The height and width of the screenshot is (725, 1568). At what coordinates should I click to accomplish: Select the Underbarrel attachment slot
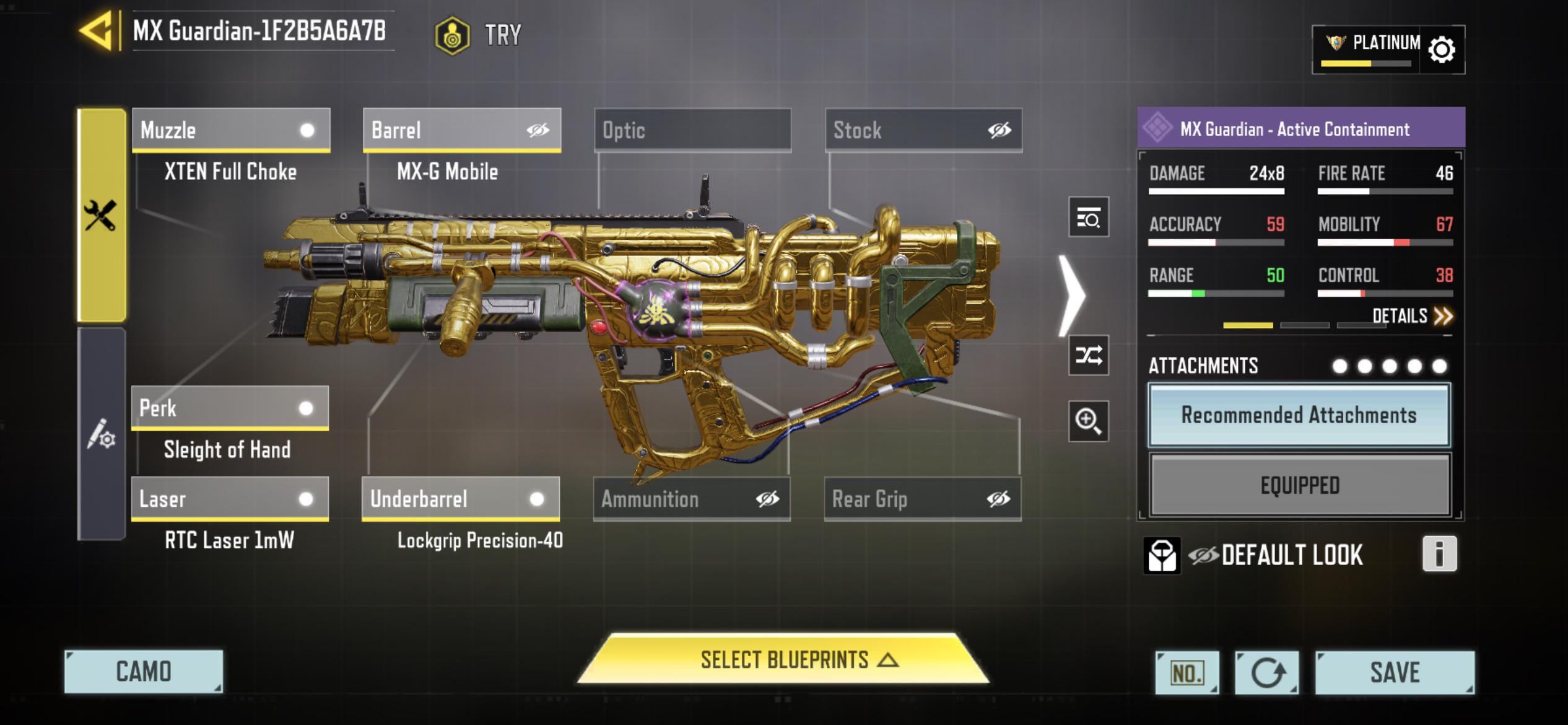[x=461, y=499]
